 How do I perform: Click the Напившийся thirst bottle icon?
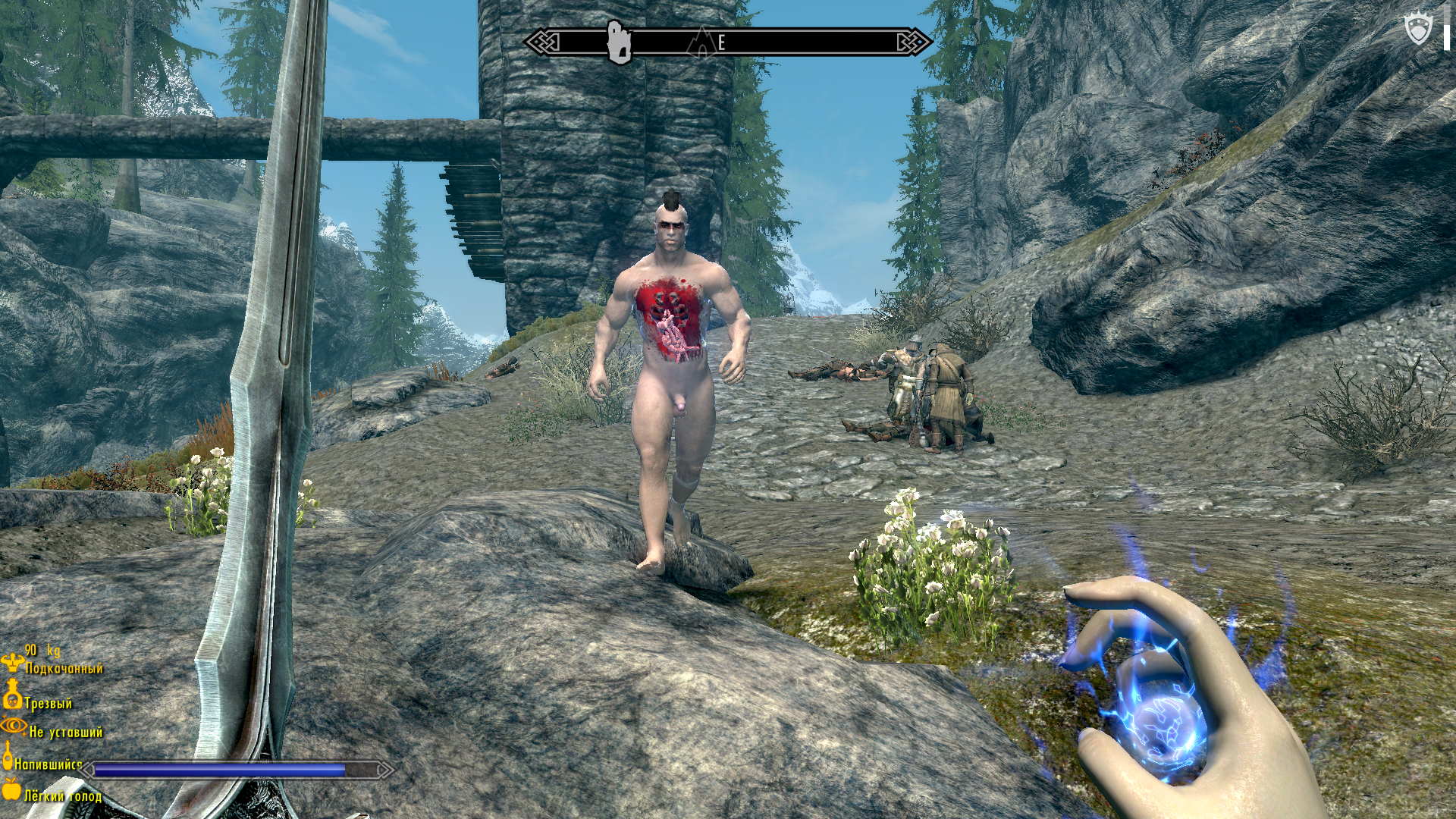point(8,756)
